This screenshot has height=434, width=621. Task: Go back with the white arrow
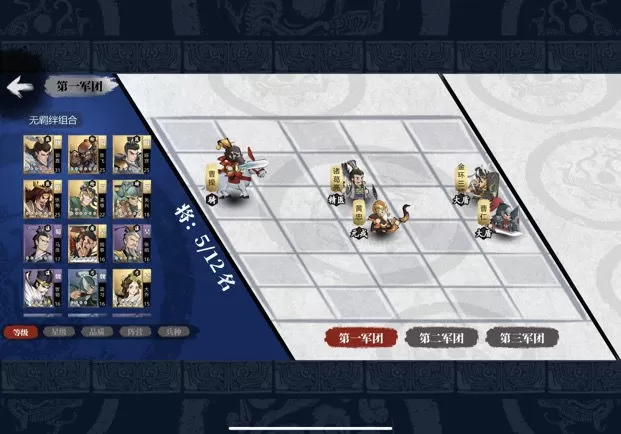[x=16, y=88]
